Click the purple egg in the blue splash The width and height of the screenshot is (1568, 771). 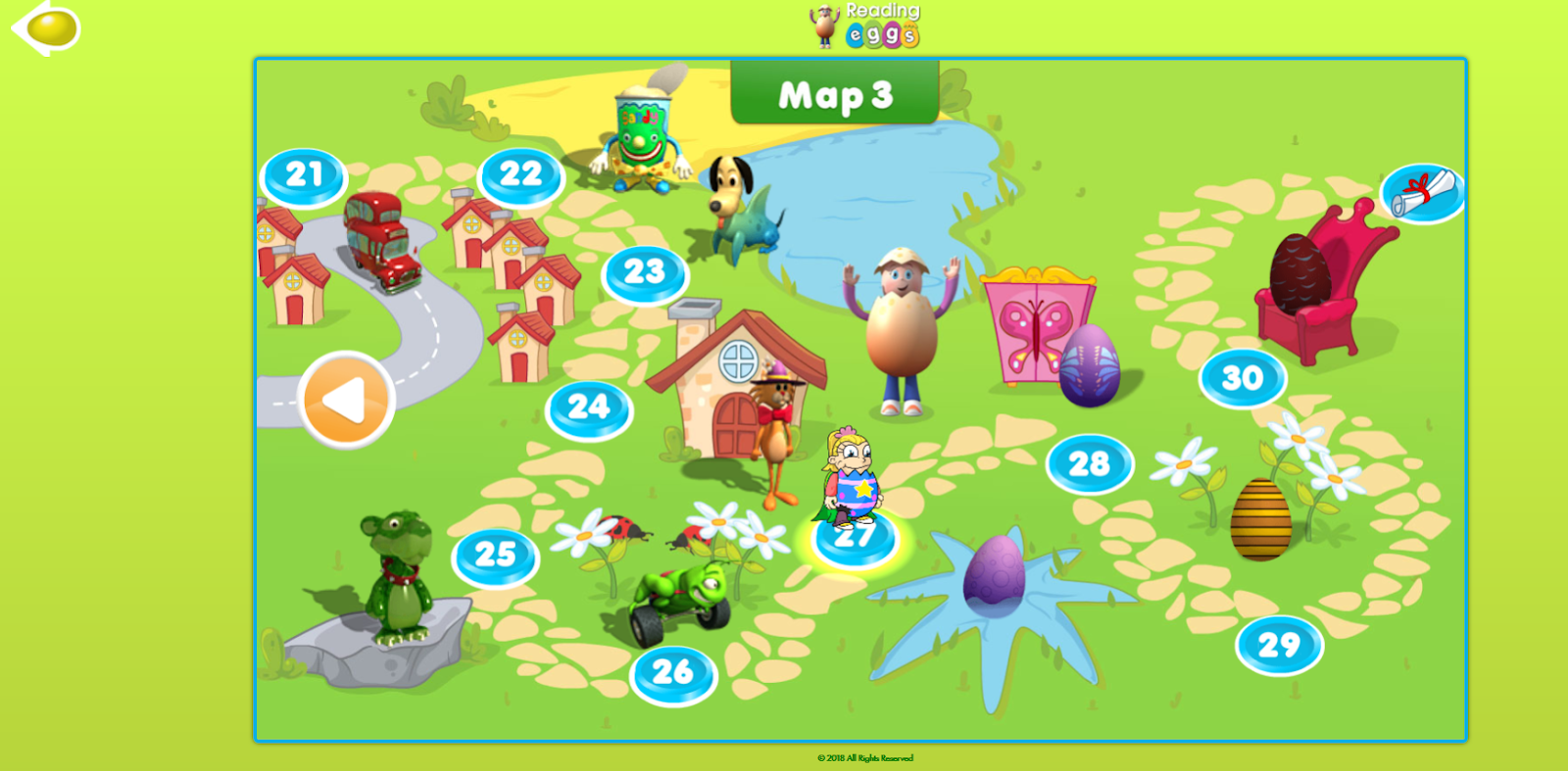991,579
